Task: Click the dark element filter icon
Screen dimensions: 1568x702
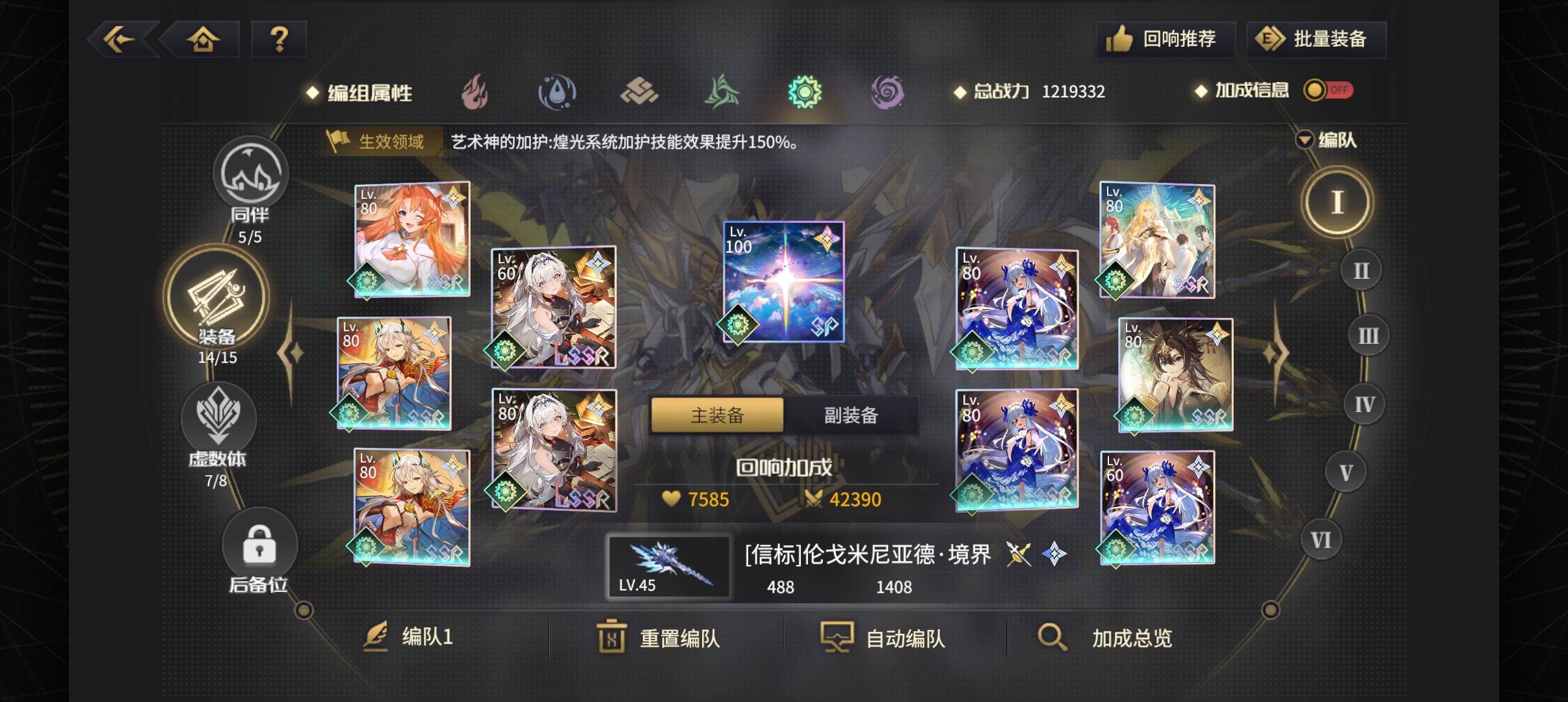Action: tap(889, 91)
